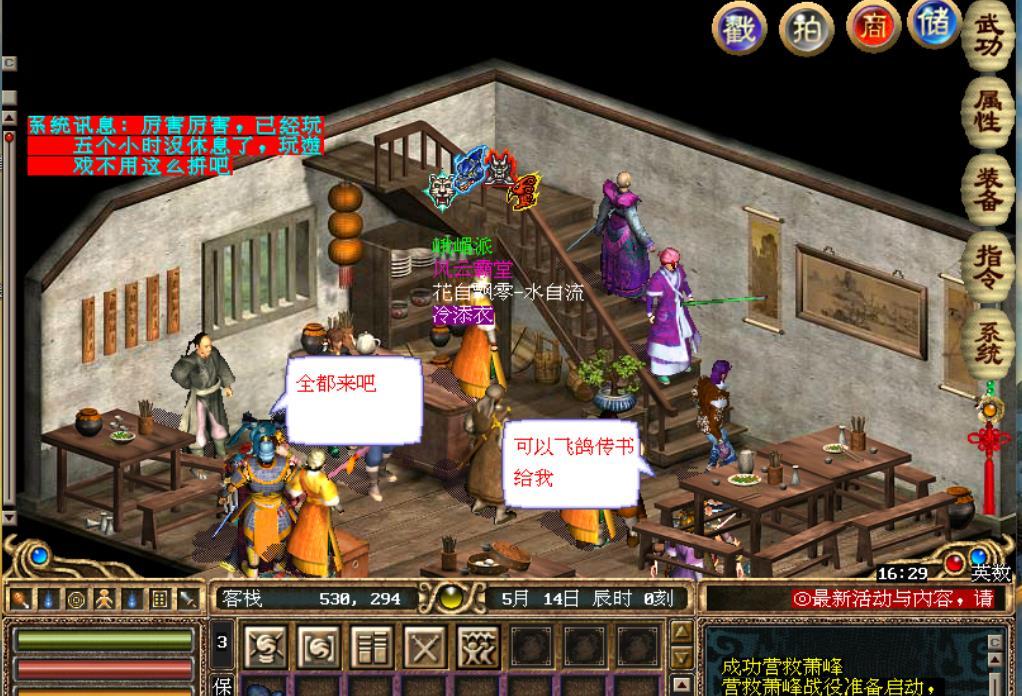Viewport: 1022px width, 696px height.
Task: Select the crossed-lines X skill slot
Action: (x=425, y=648)
